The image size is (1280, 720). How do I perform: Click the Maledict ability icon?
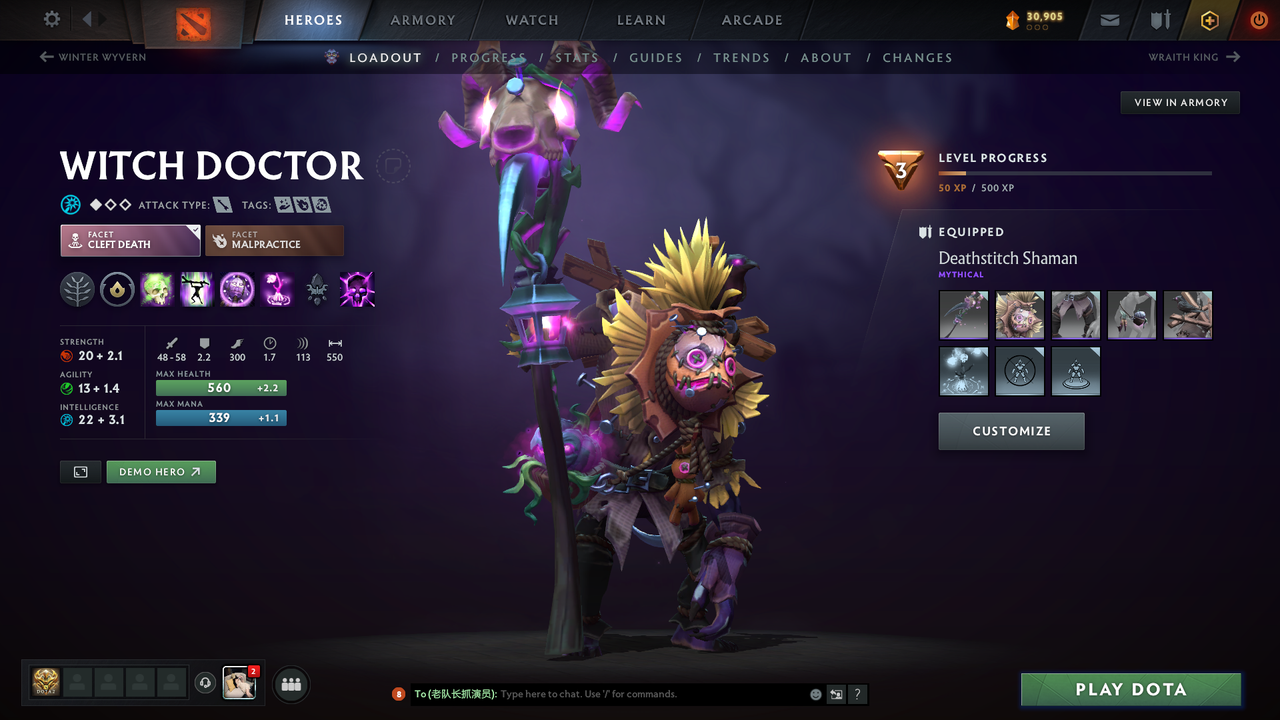click(237, 290)
